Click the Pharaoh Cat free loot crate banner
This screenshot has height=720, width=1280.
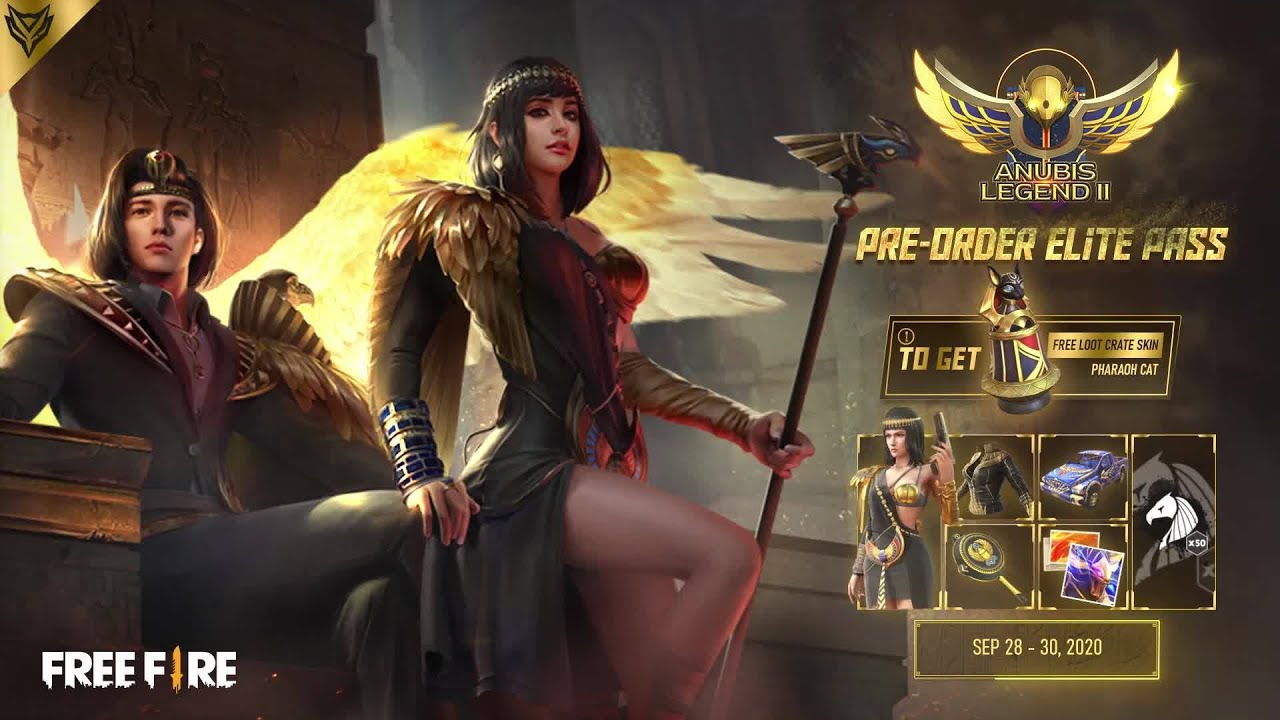1030,357
